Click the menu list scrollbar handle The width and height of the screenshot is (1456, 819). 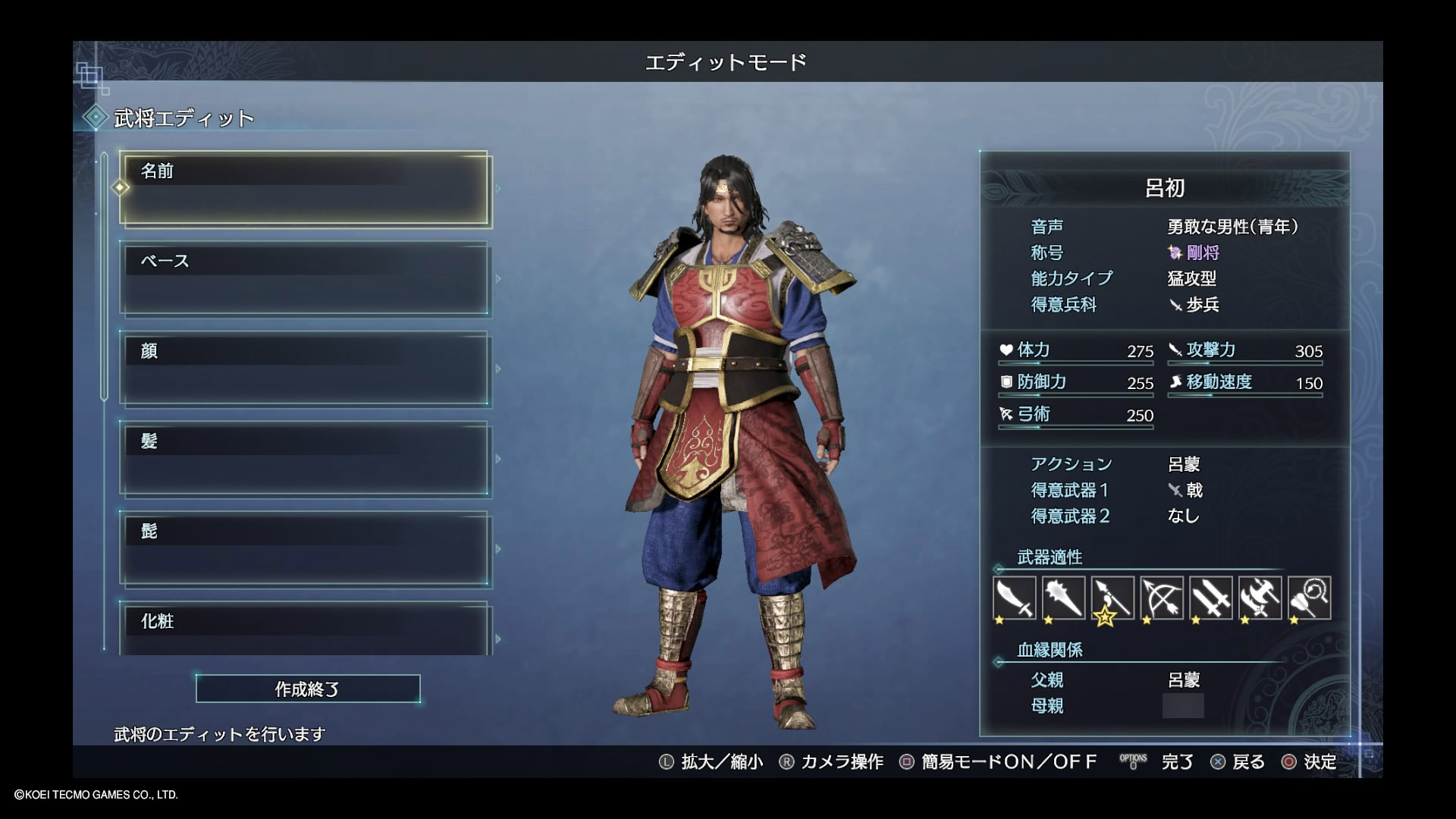(105, 277)
